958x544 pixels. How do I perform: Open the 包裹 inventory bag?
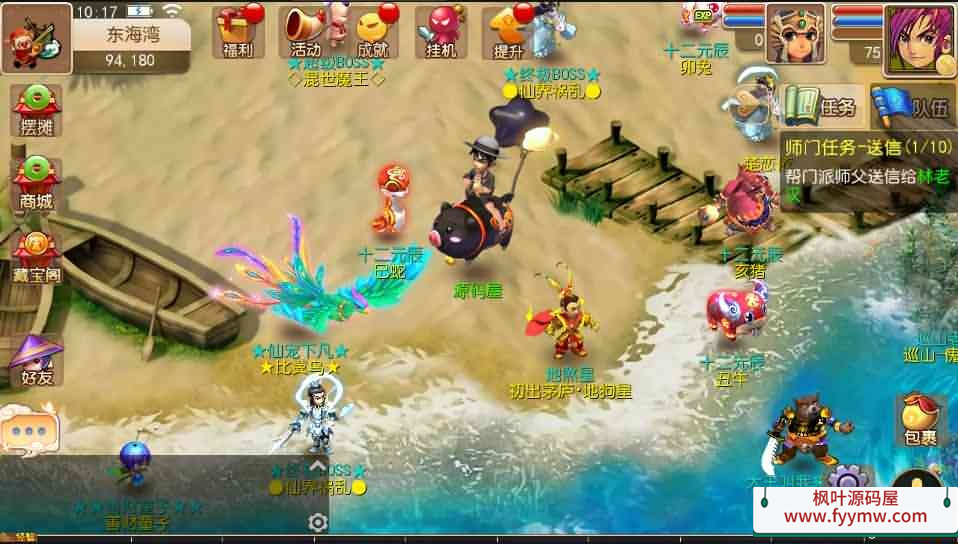922,420
